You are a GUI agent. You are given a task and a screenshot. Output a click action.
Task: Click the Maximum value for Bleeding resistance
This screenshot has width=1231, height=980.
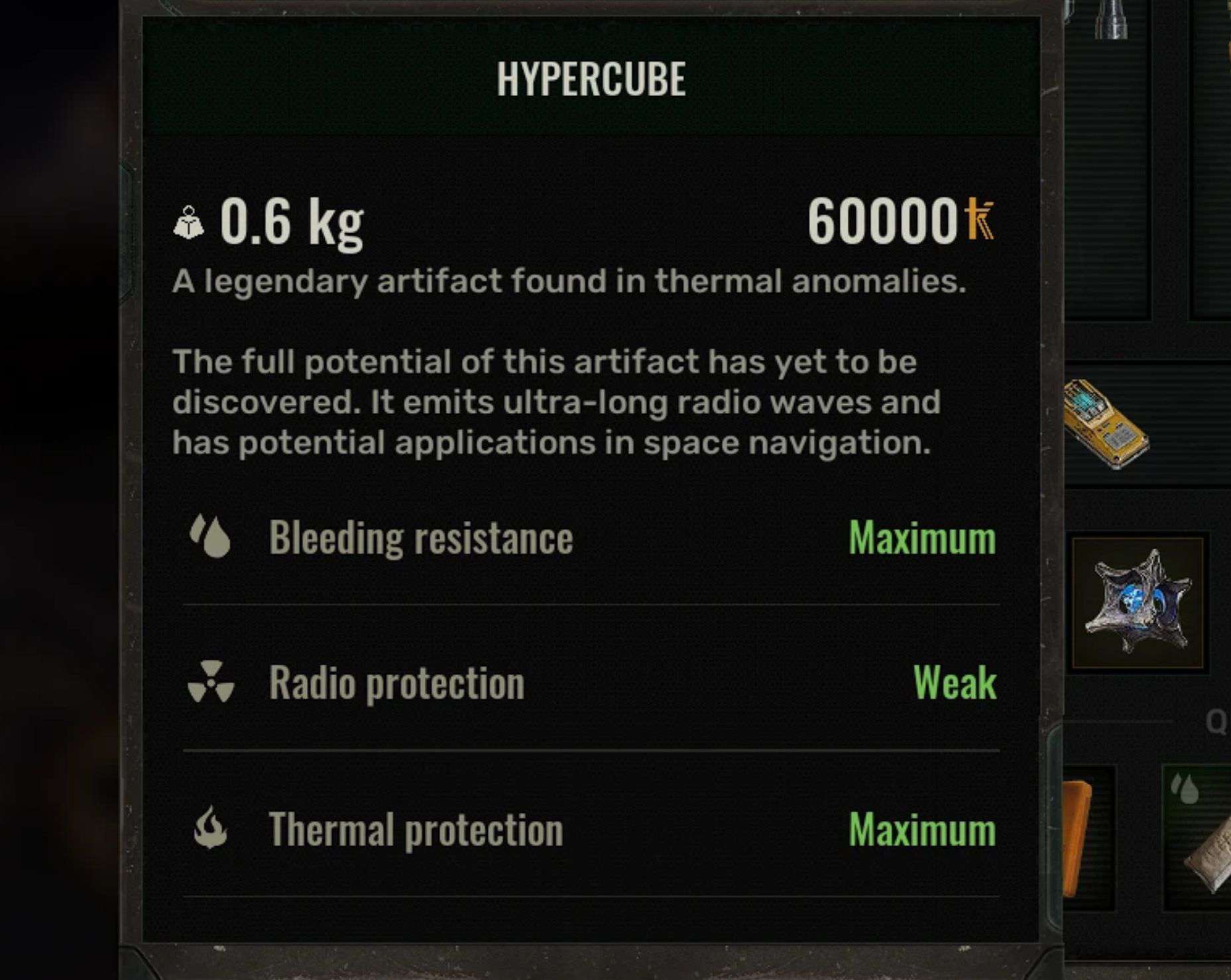coord(921,537)
